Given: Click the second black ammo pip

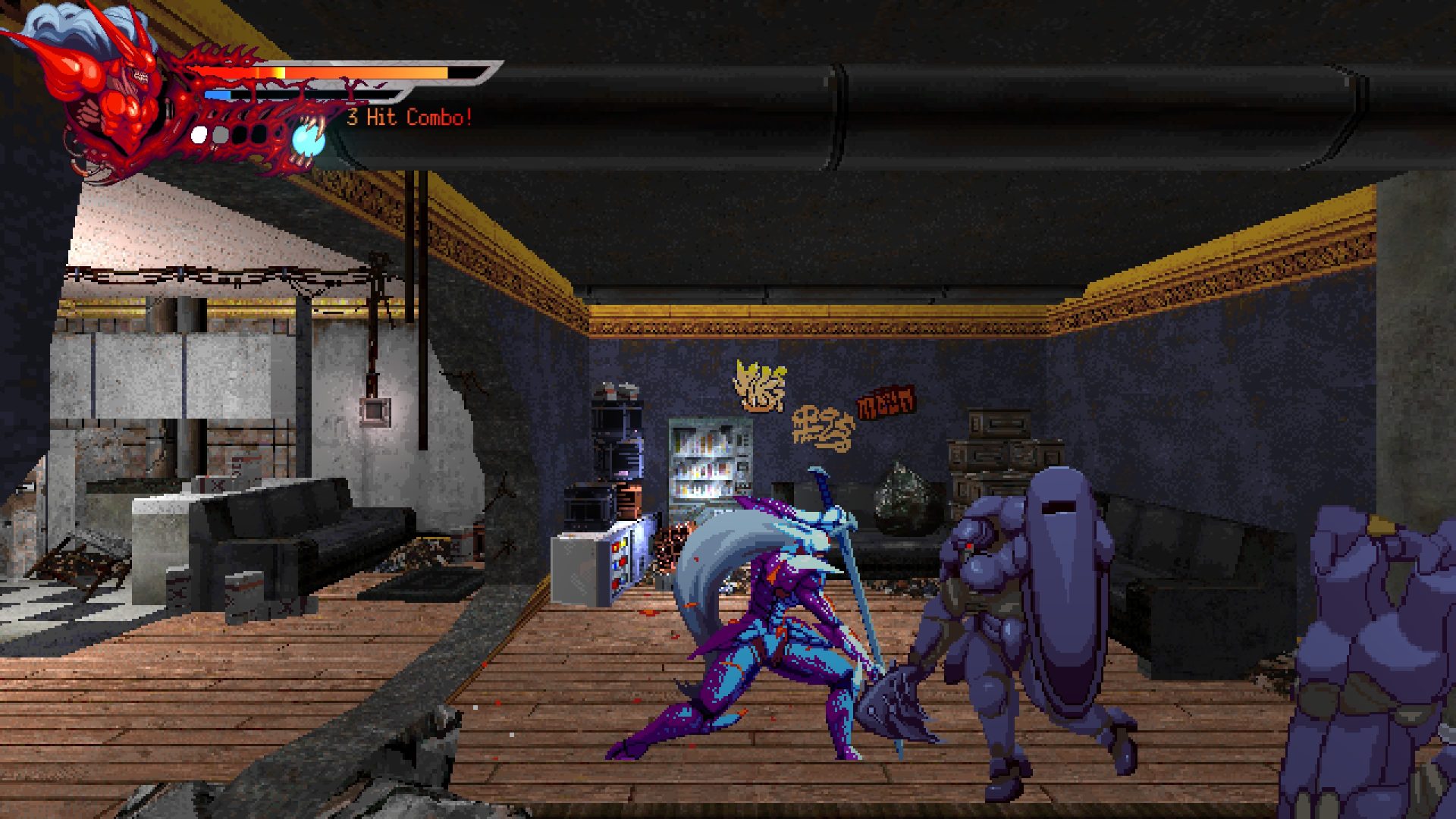Looking at the screenshot, I should pyautogui.click(x=260, y=134).
